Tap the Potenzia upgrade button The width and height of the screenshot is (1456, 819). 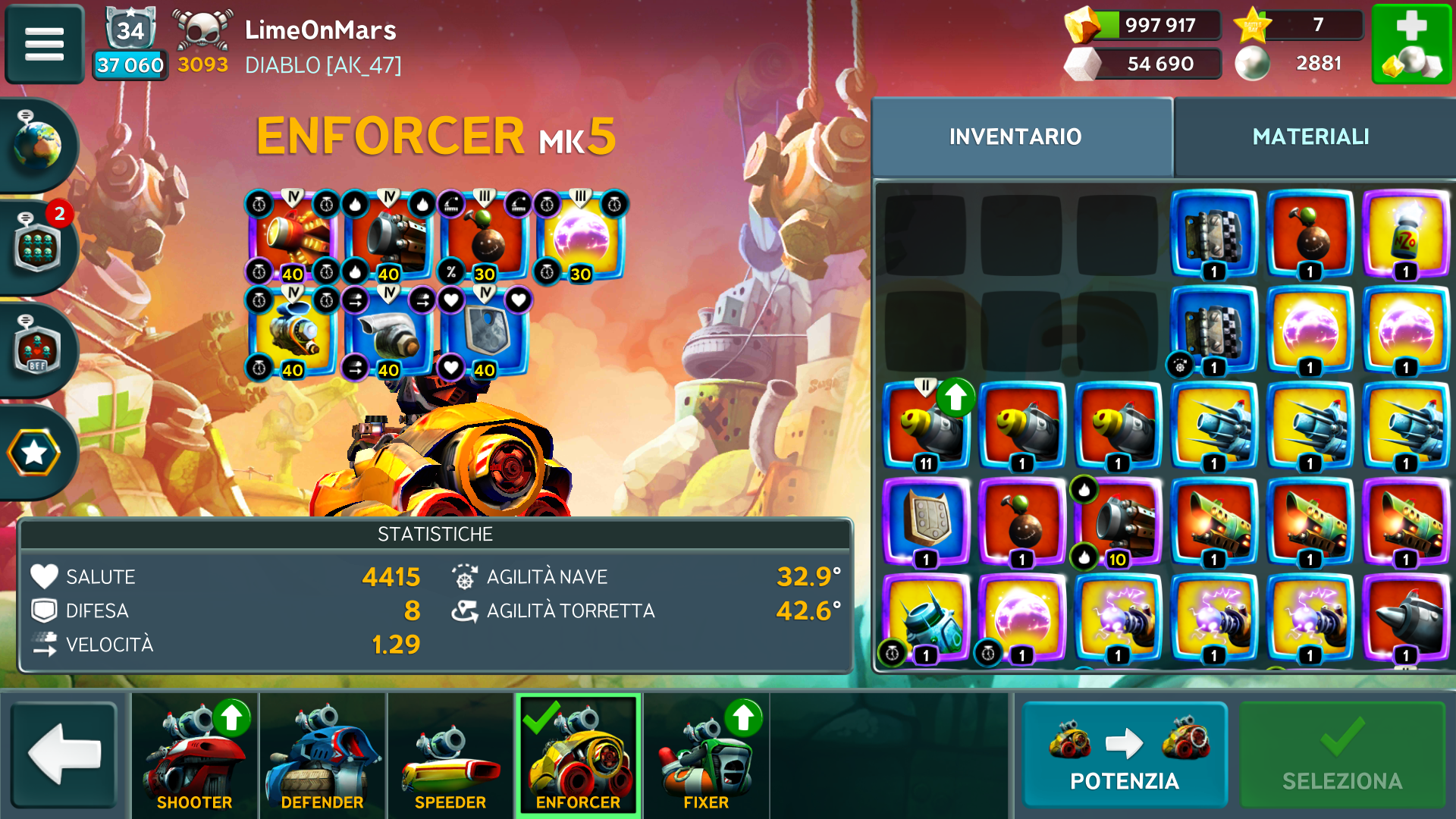coord(1124,755)
